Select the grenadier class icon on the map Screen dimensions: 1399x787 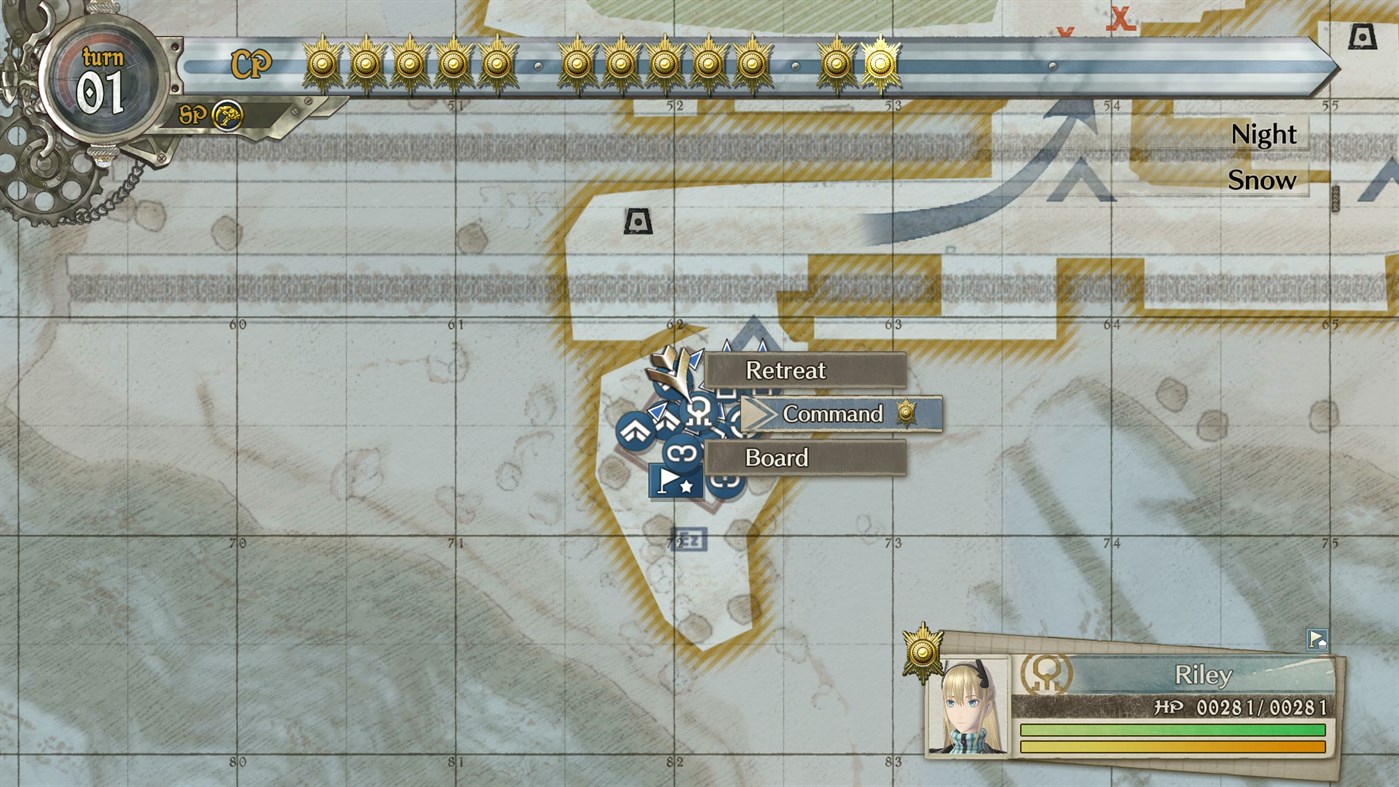click(x=698, y=410)
